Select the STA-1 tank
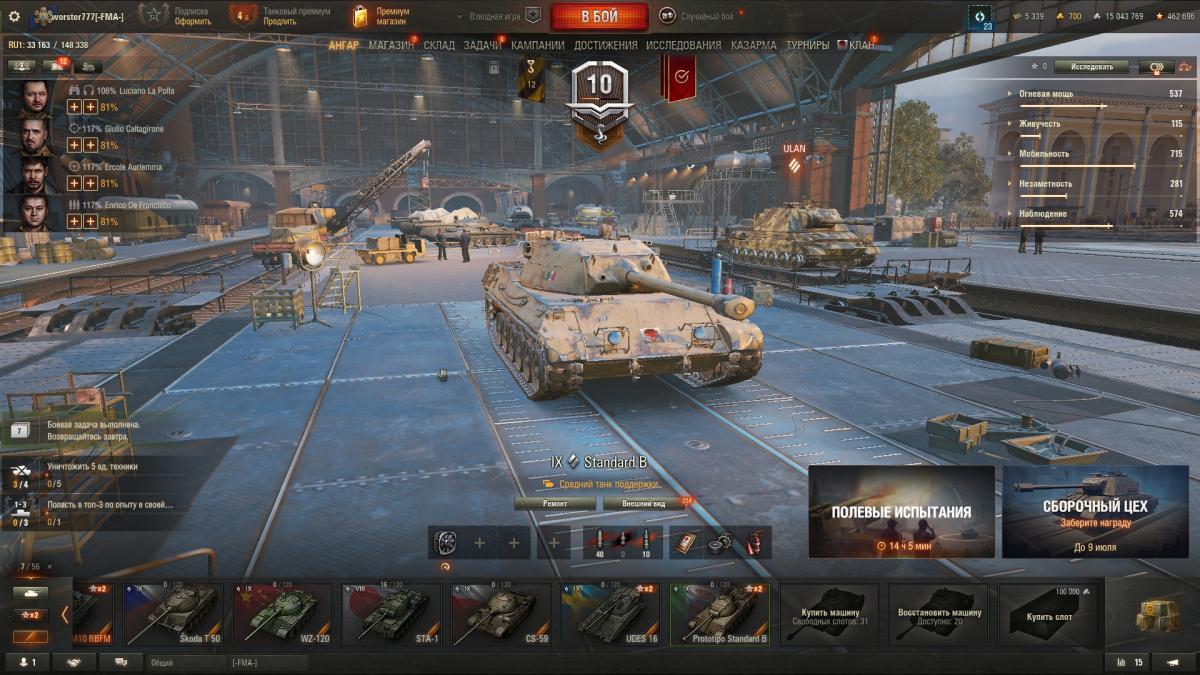Image resolution: width=1200 pixels, height=675 pixels. click(391, 615)
